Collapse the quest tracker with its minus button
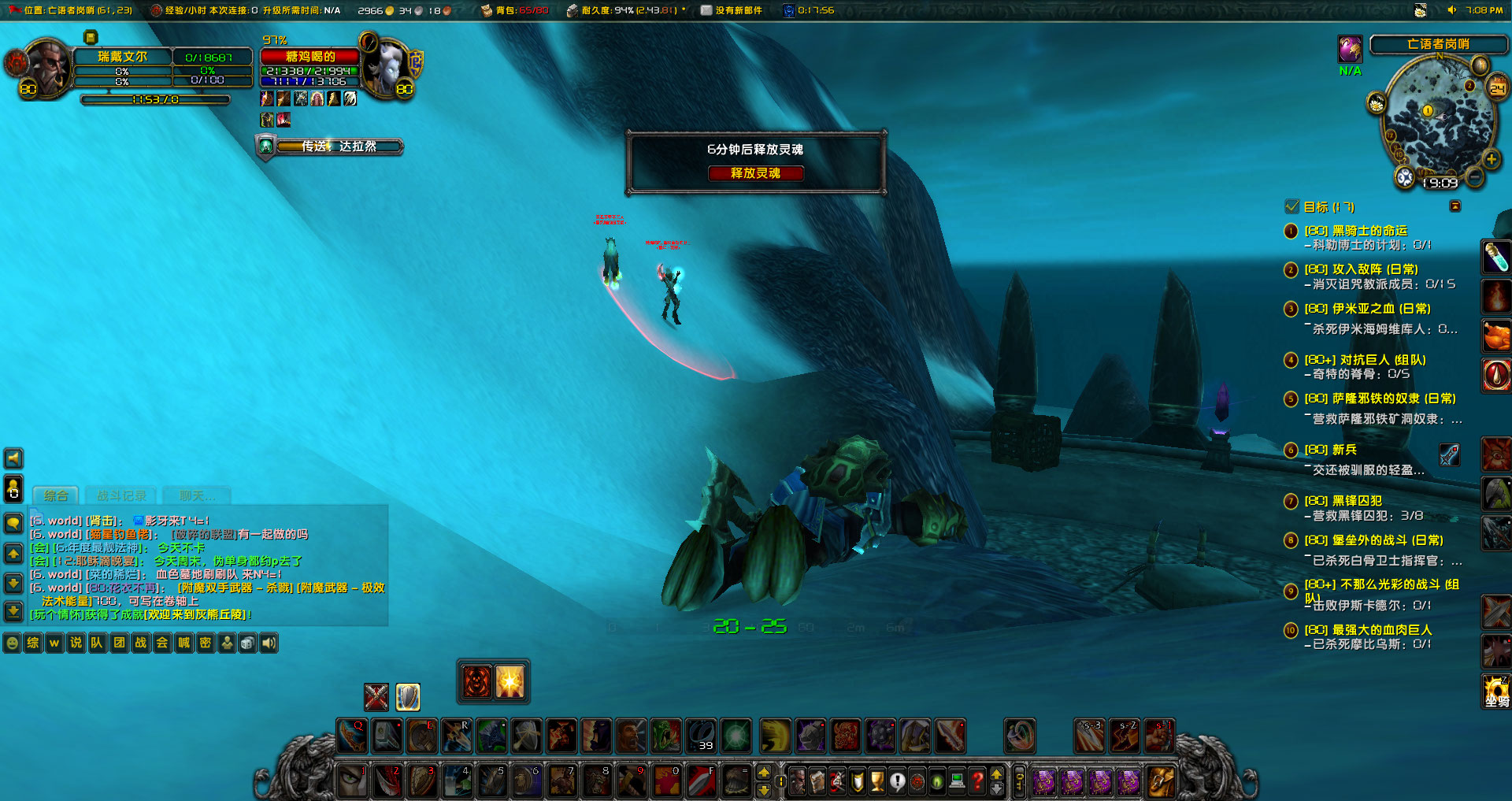The image size is (1512, 801). tap(1455, 206)
